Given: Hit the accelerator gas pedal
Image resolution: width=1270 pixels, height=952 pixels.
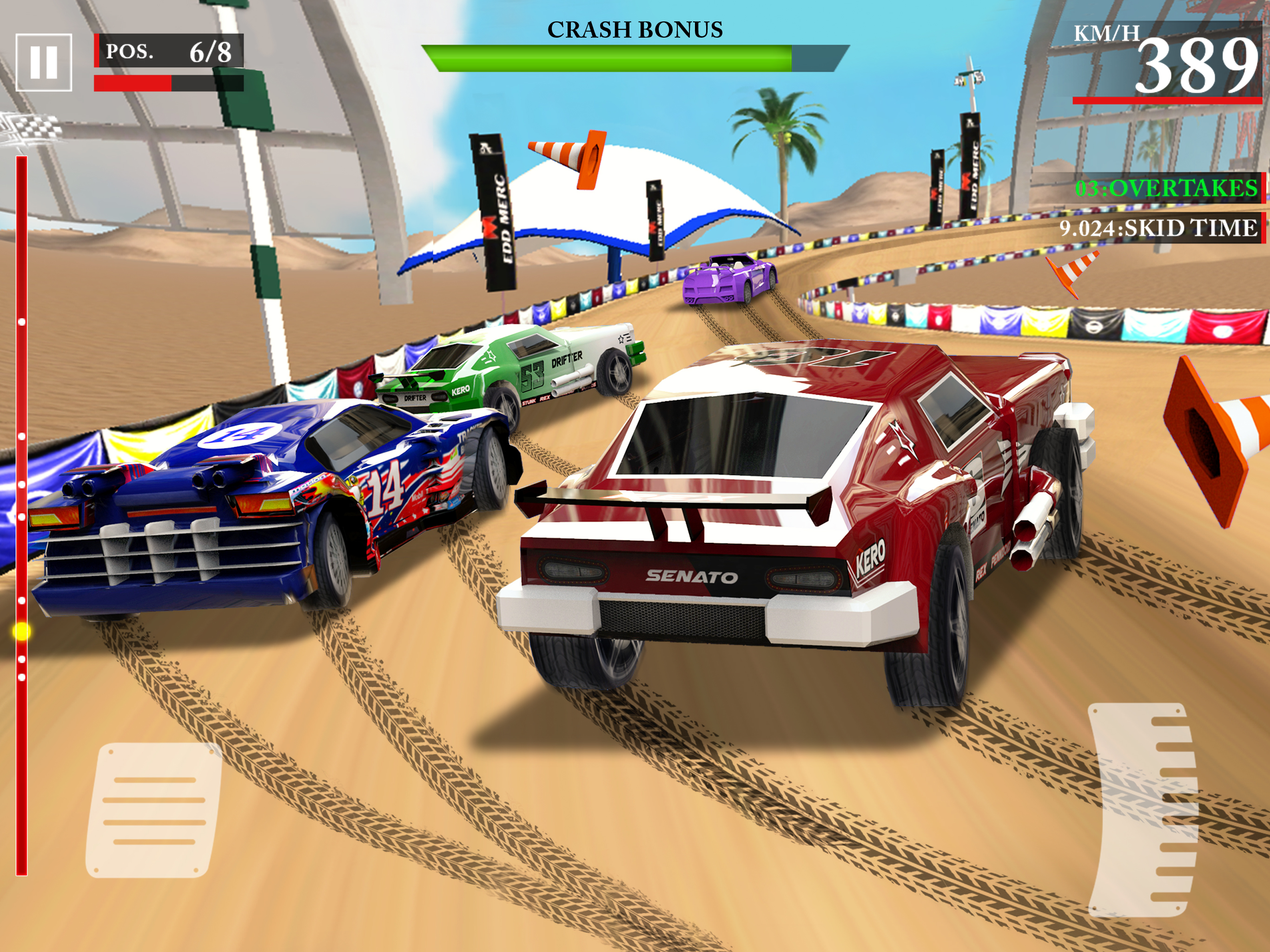Looking at the screenshot, I should (1143, 810).
